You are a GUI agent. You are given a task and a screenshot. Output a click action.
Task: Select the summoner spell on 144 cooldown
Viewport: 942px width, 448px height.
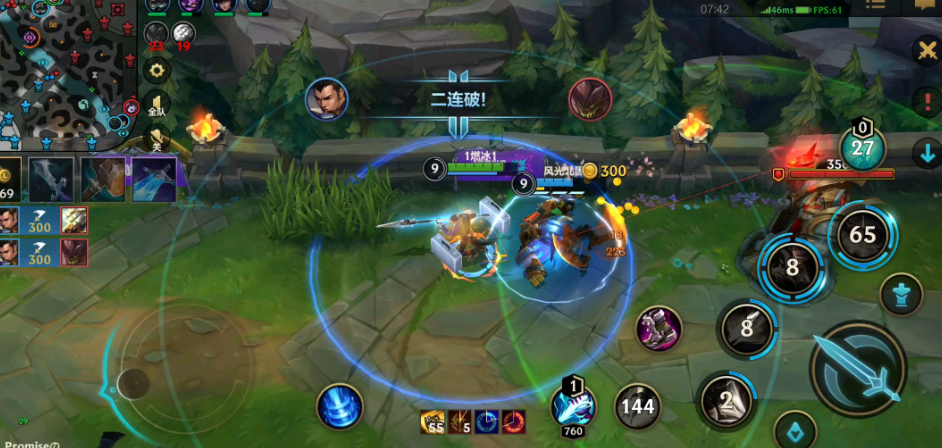tap(637, 406)
